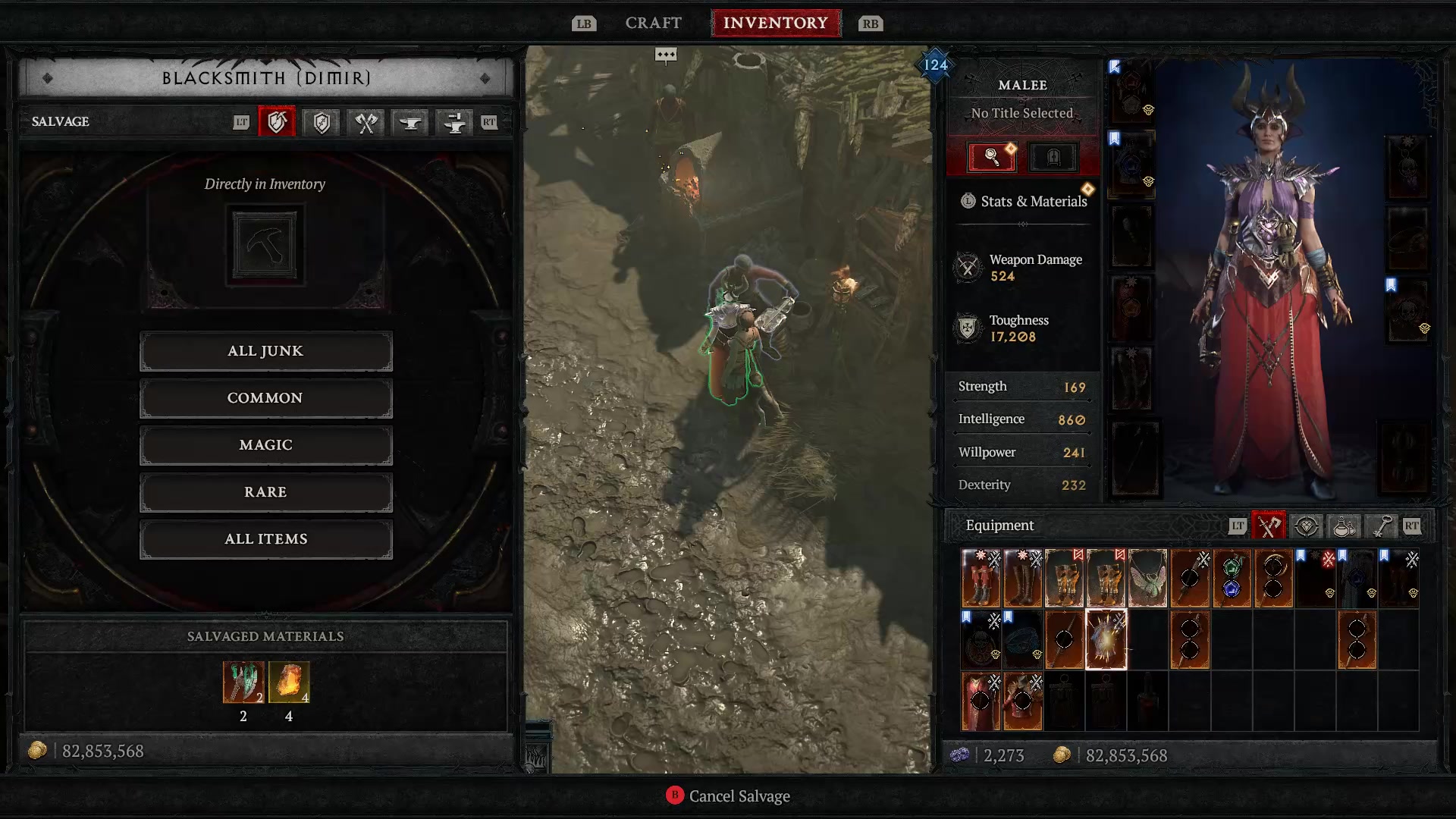1456x819 pixels.
Task: Click the magnifying glass inspect icon
Action: tap(990, 157)
